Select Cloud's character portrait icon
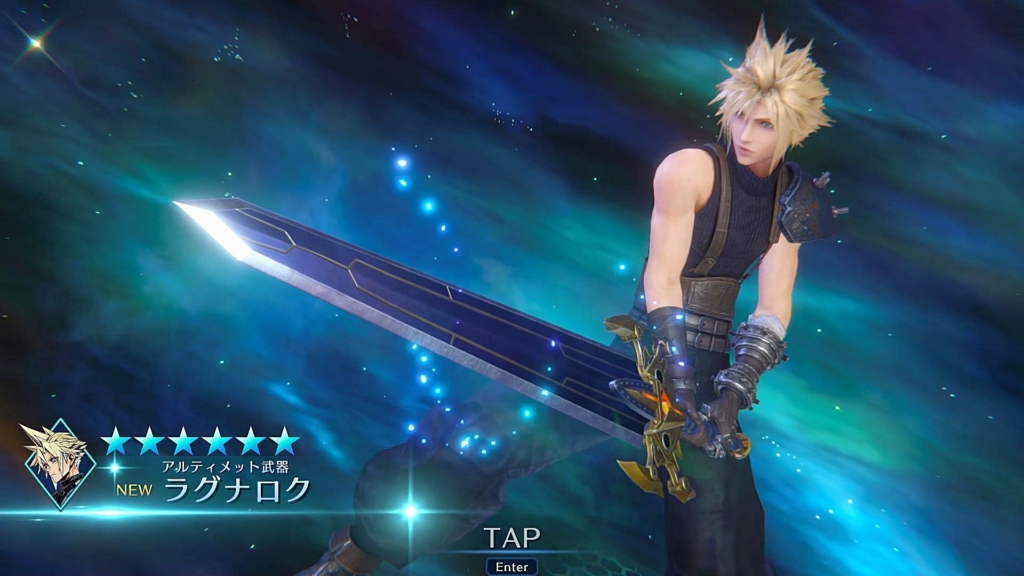The width and height of the screenshot is (1024, 576). [x=59, y=463]
